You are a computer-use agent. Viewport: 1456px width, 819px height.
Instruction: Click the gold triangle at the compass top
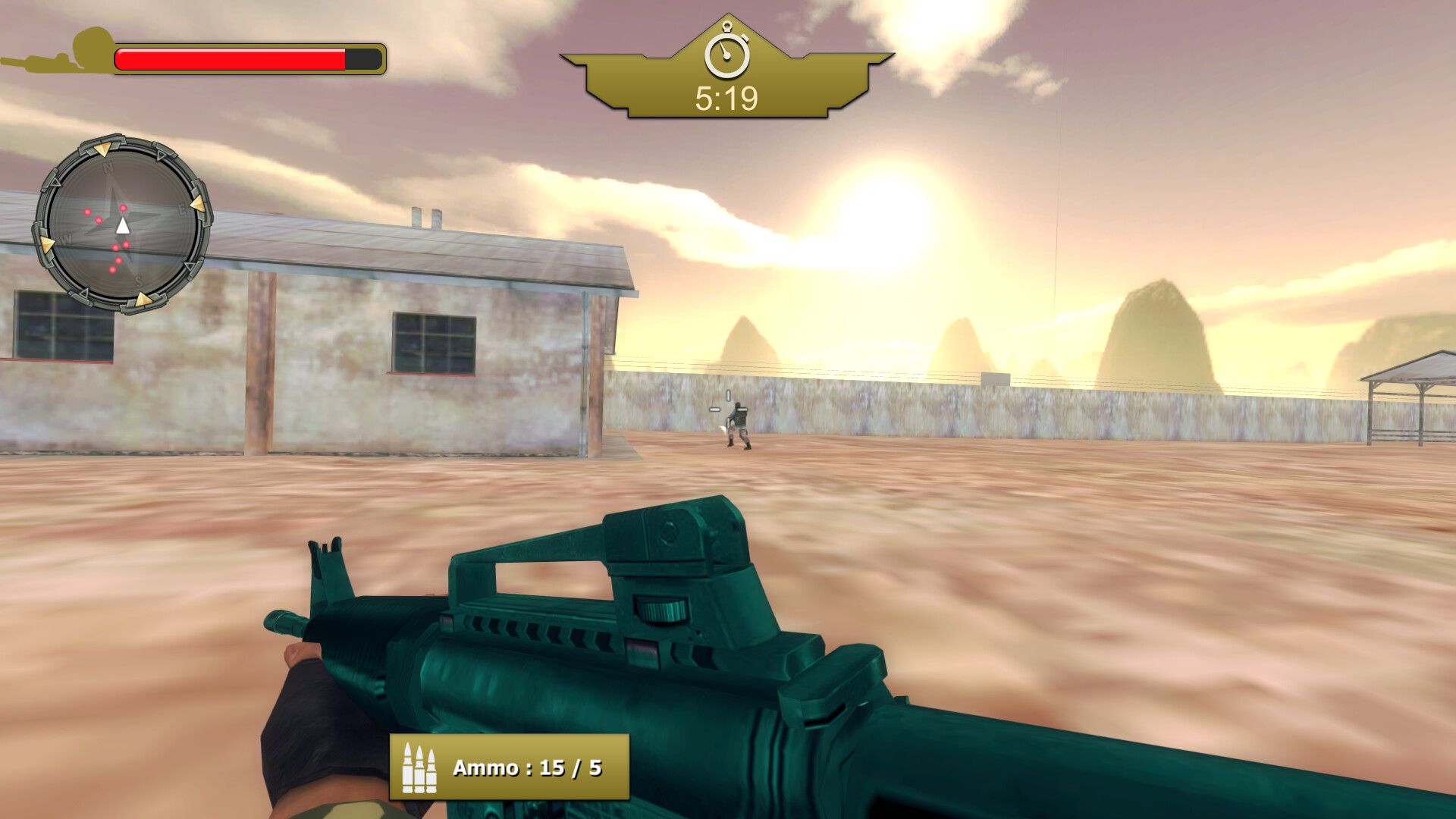pyautogui.click(x=102, y=150)
